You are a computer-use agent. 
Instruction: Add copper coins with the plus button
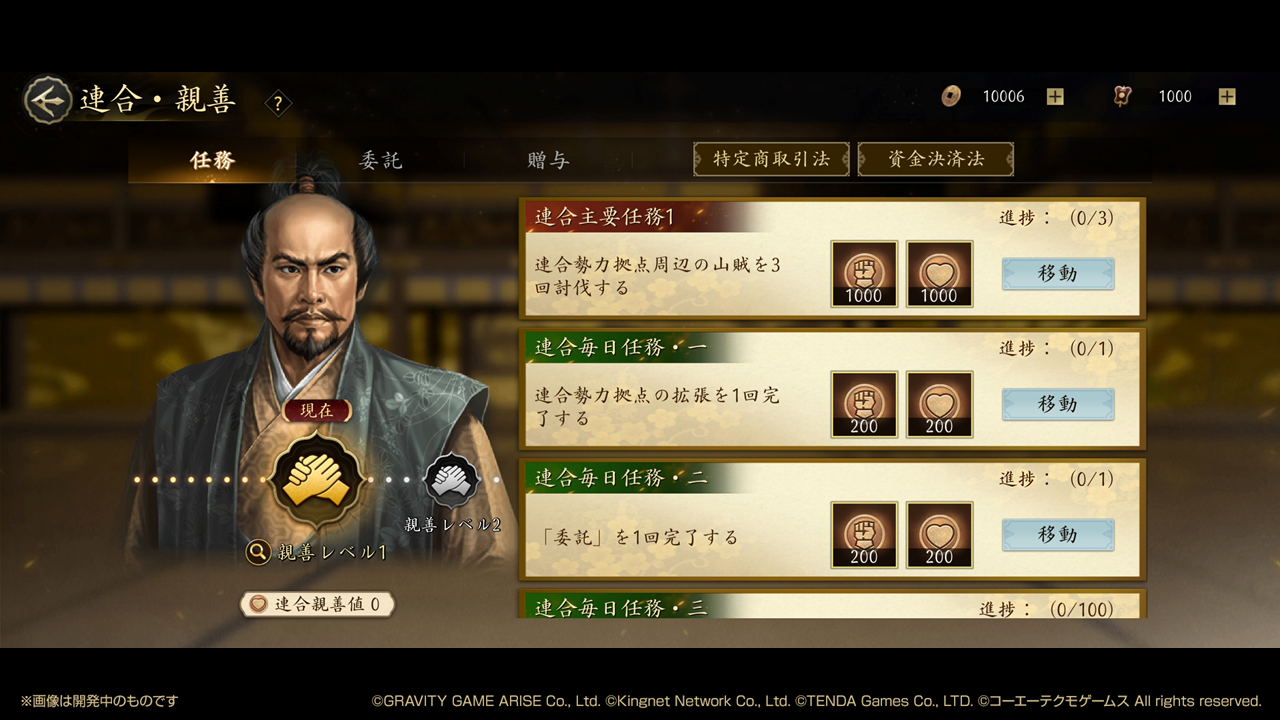[x=1055, y=97]
